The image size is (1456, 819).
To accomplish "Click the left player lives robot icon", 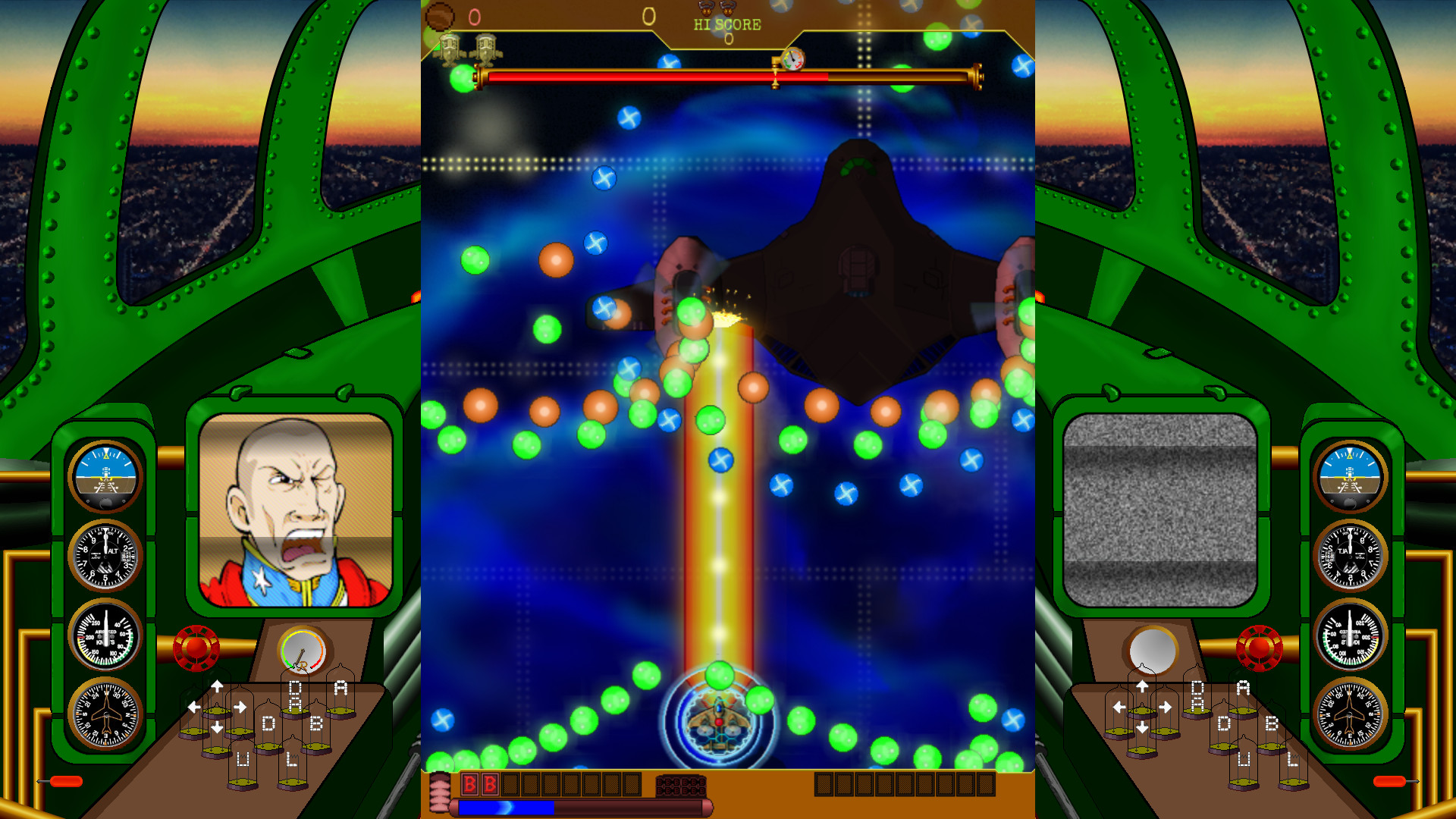I will coord(450,49).
